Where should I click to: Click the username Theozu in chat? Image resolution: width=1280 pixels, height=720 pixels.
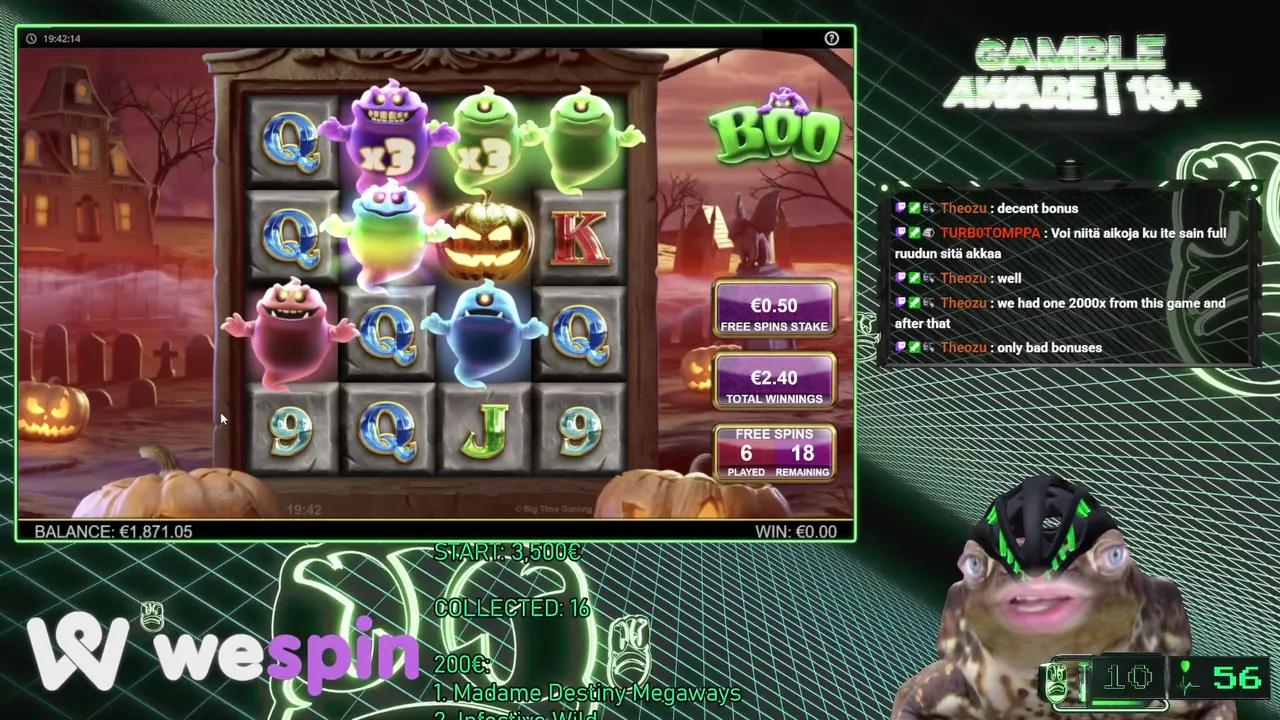point(963,208)
